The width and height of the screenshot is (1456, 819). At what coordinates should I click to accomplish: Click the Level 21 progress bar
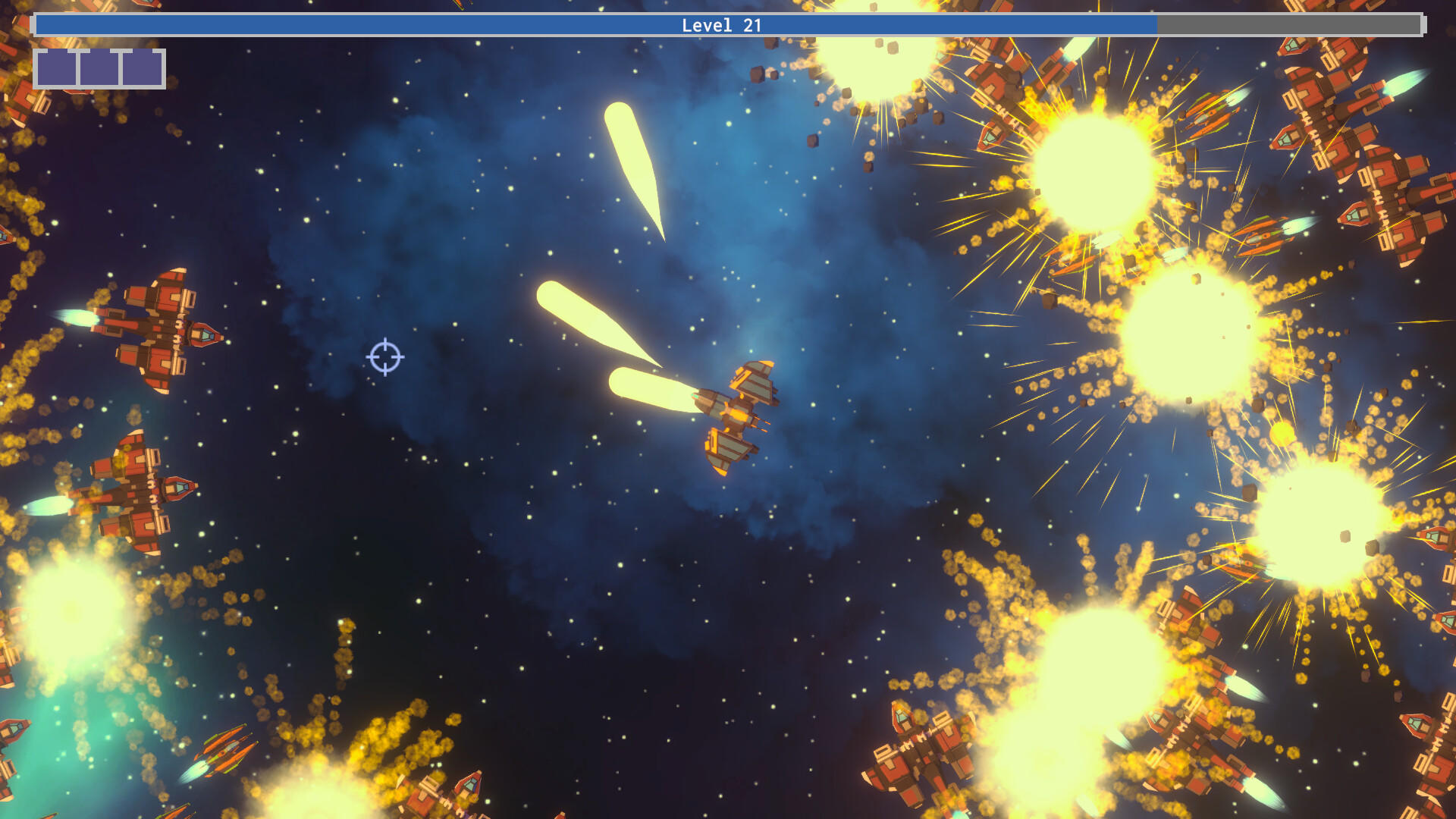pos(728,25)
